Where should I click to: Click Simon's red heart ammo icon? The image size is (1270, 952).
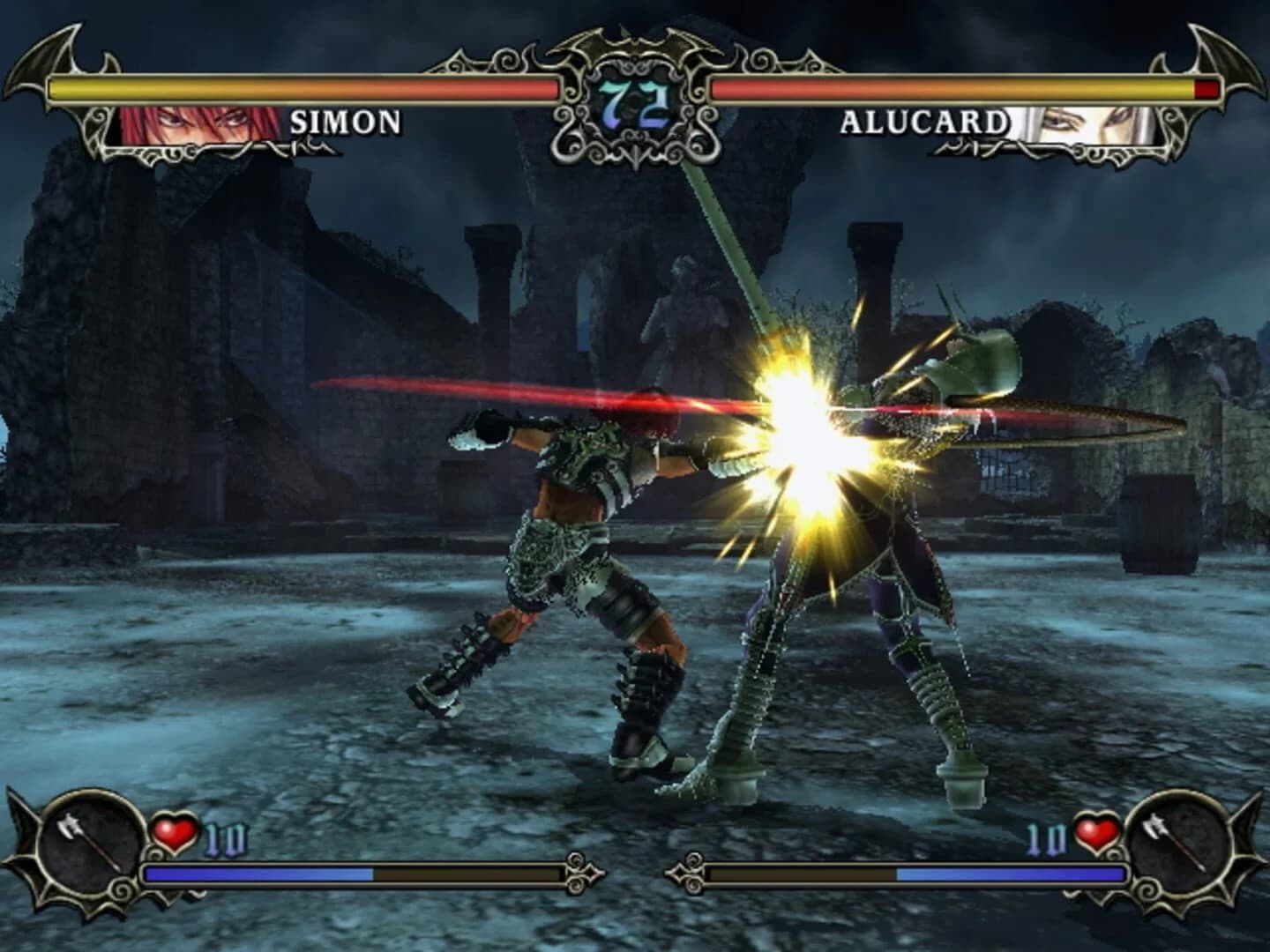(176, 831)
